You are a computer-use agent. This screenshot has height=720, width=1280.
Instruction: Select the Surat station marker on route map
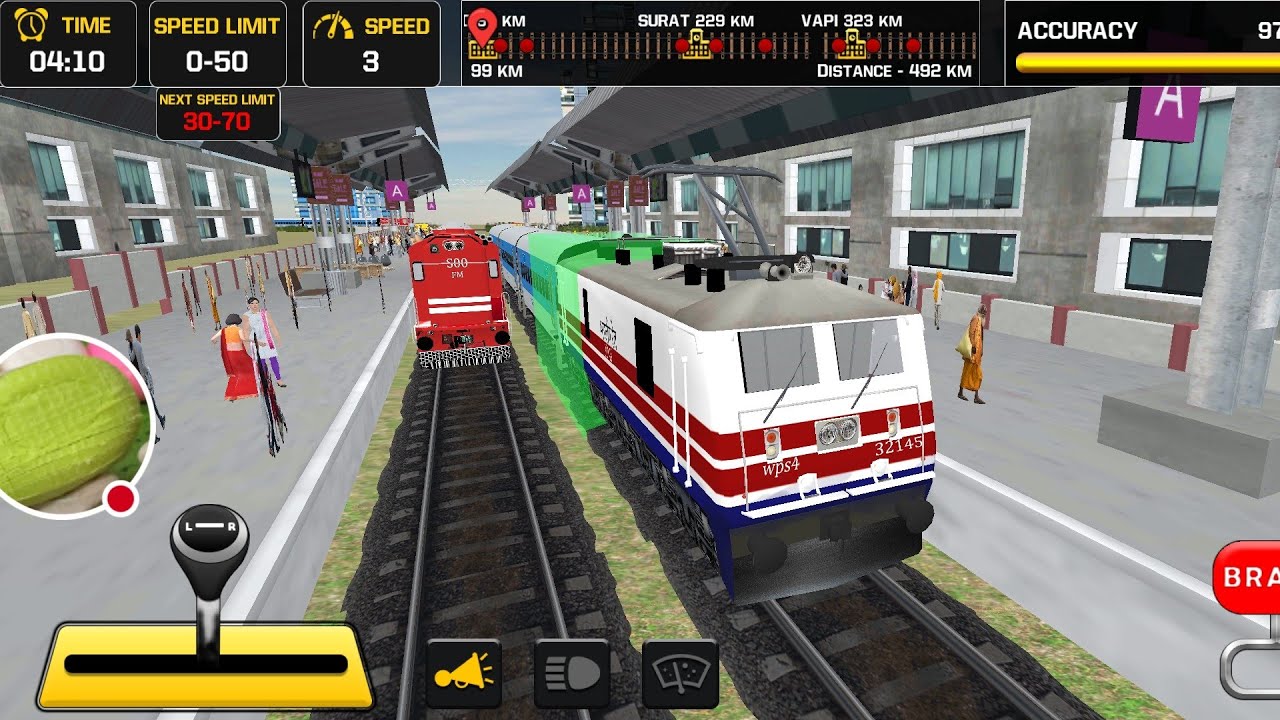point(696,44)
